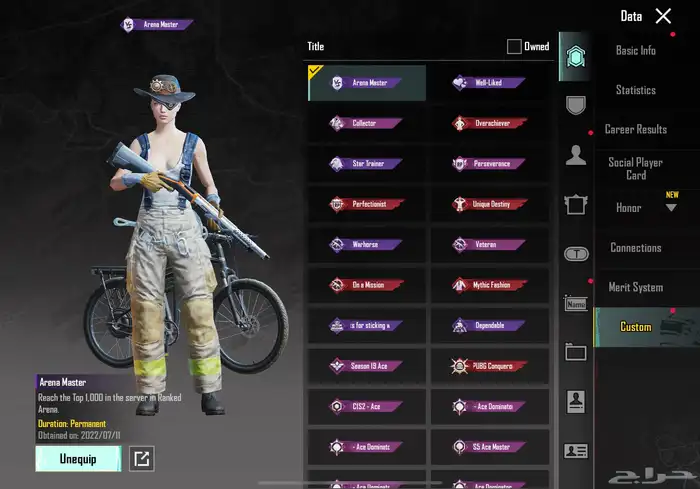Viewport: 700px width, 489px height.
Task: Select the Custom menu entry
Action: (x=636, y=327)
